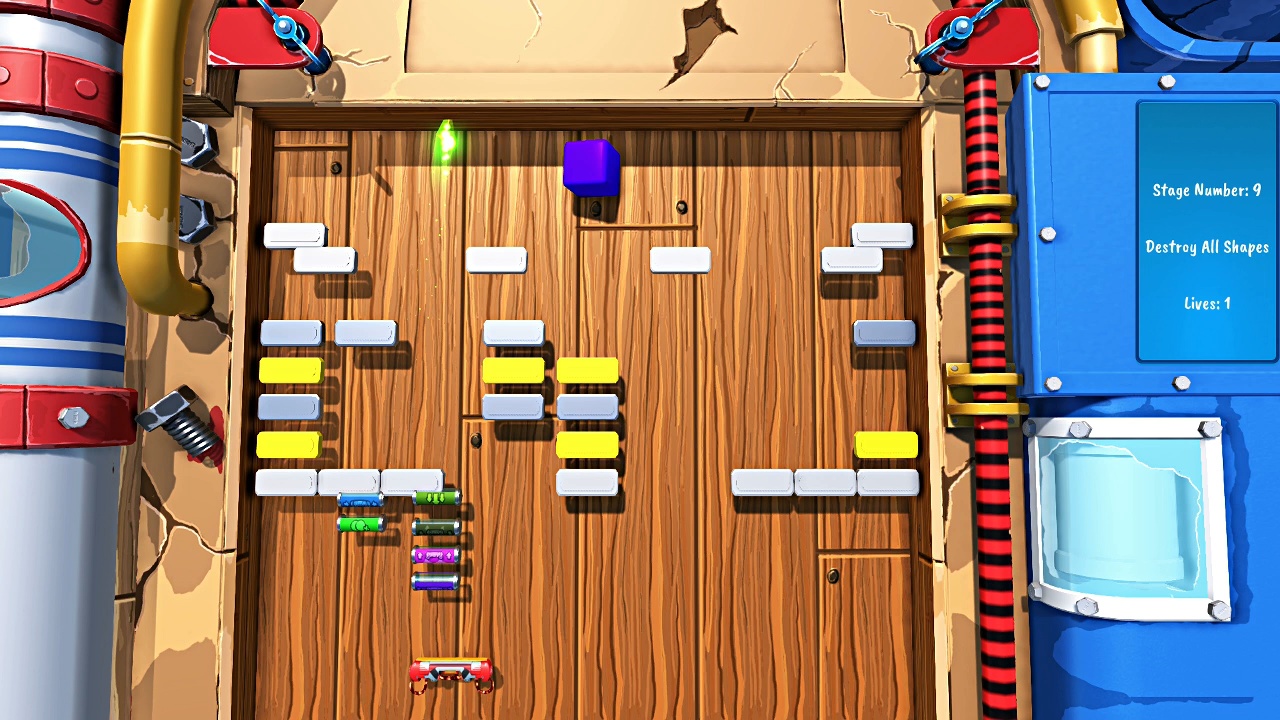Grab the green capsule with downward arrows
The image size is (1280, 720).
(x=435, y=498)
